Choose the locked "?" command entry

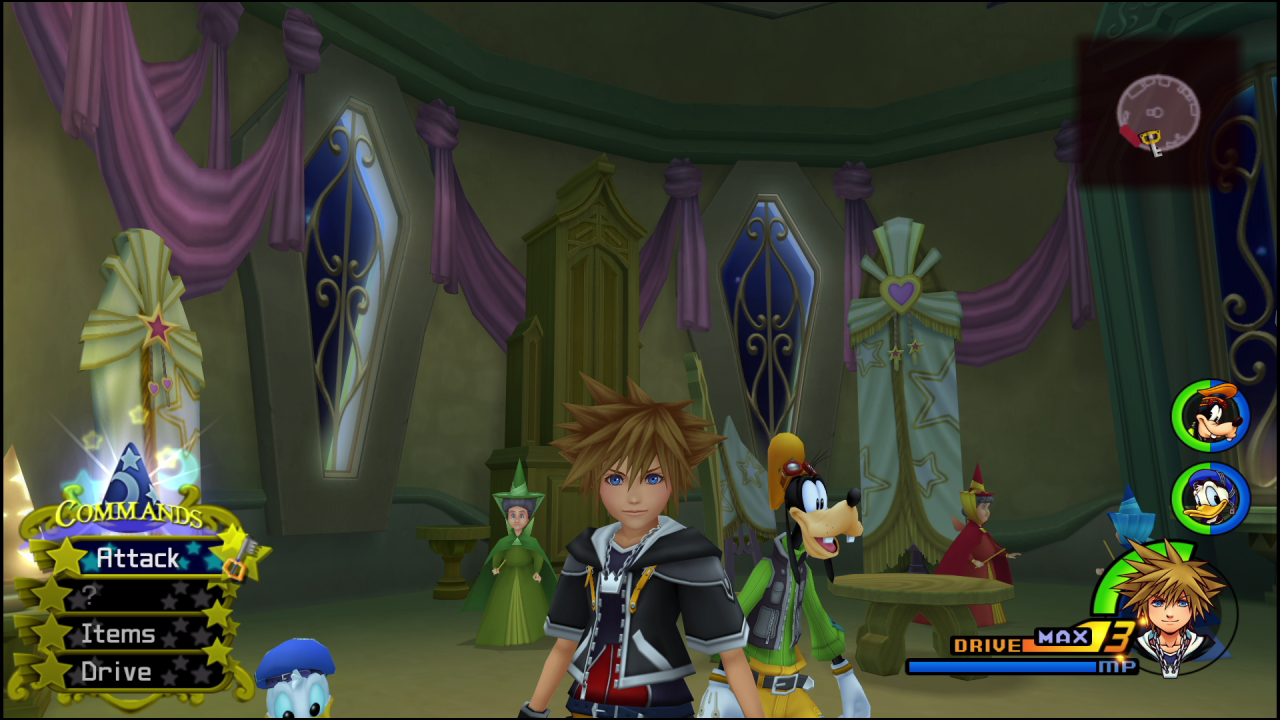click(128, 596)
